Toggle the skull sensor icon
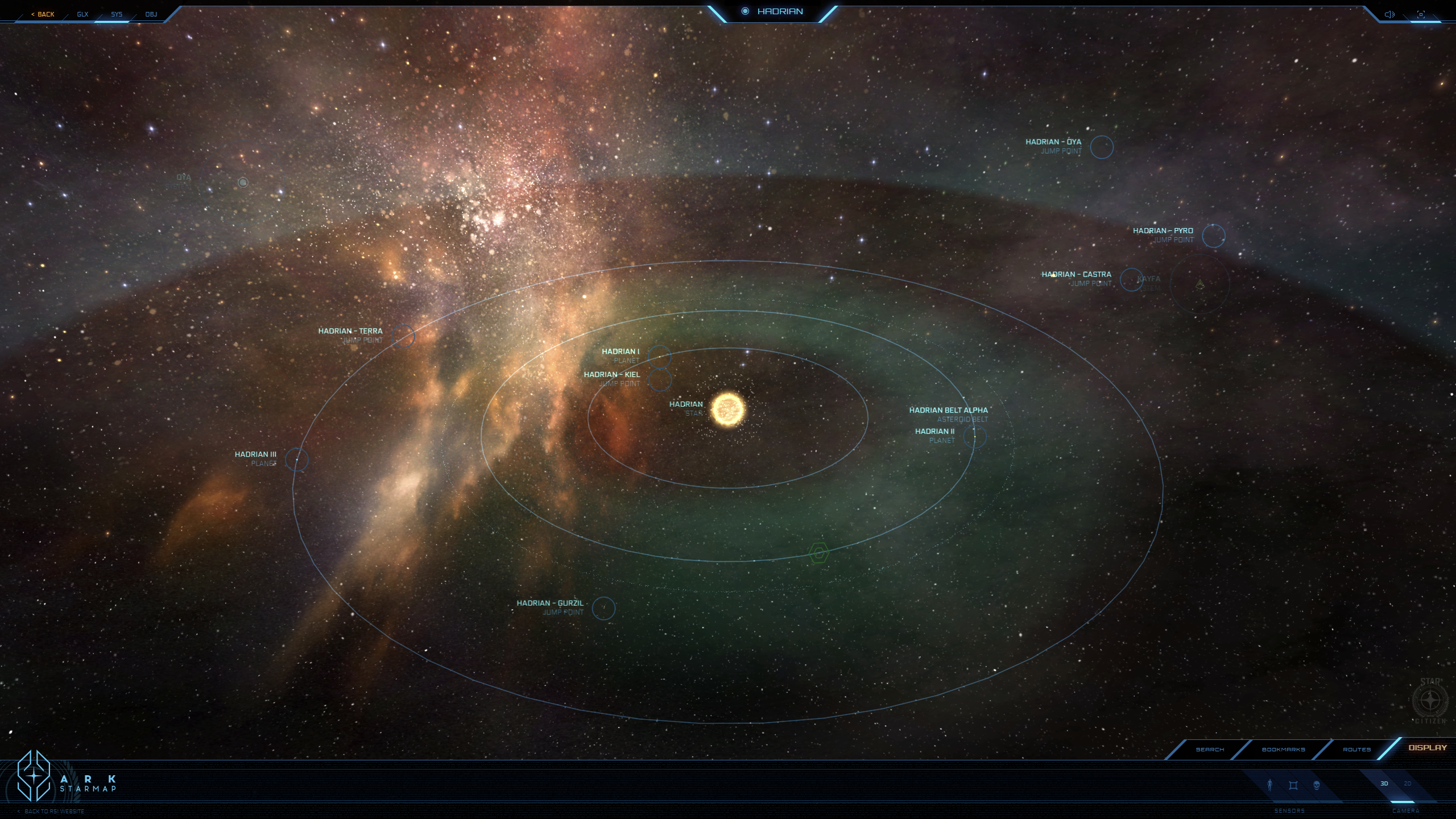Viewport: 1456px width, 819px height. 1316,785
